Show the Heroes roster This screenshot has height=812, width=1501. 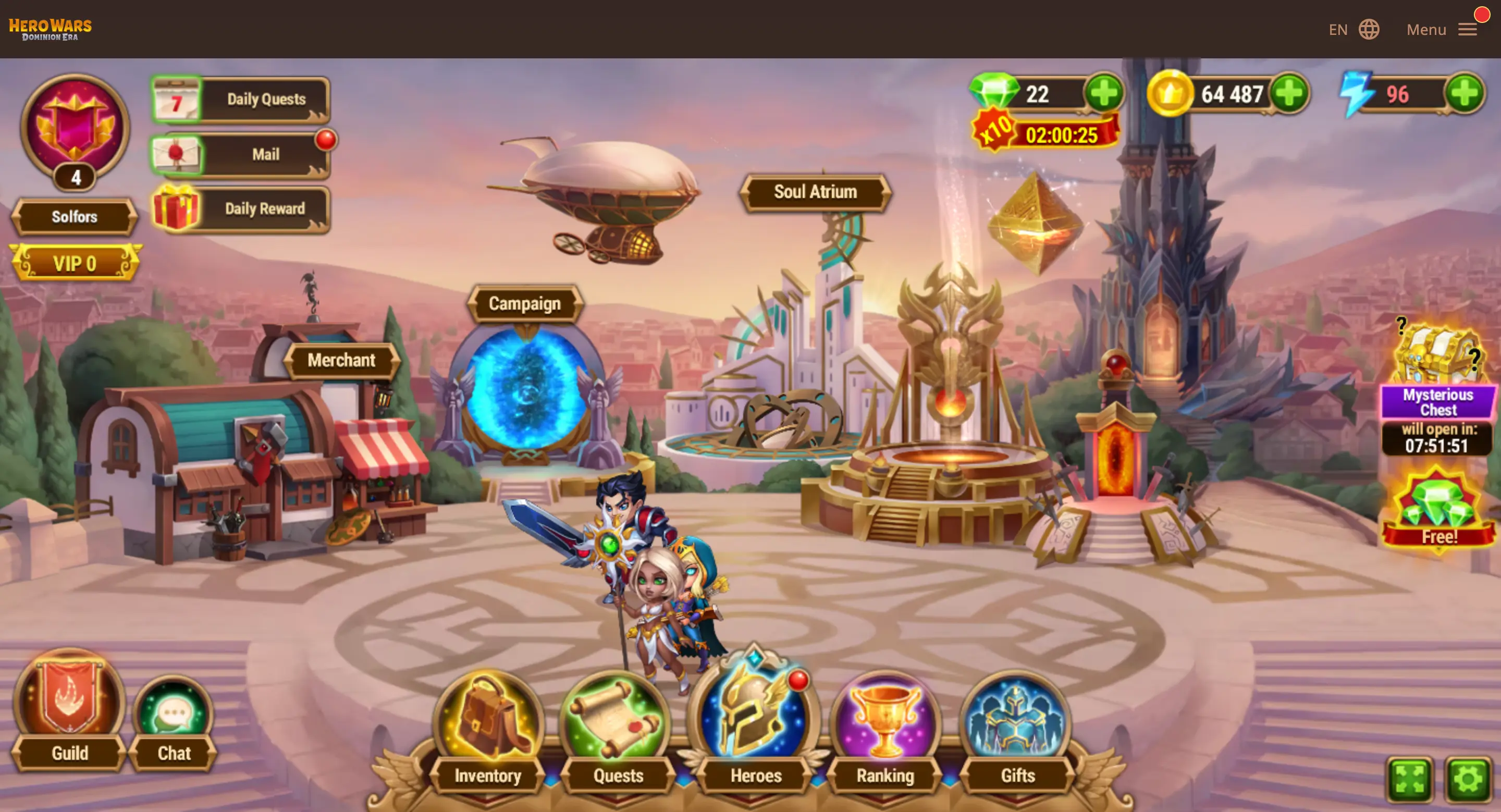point(755,728)
